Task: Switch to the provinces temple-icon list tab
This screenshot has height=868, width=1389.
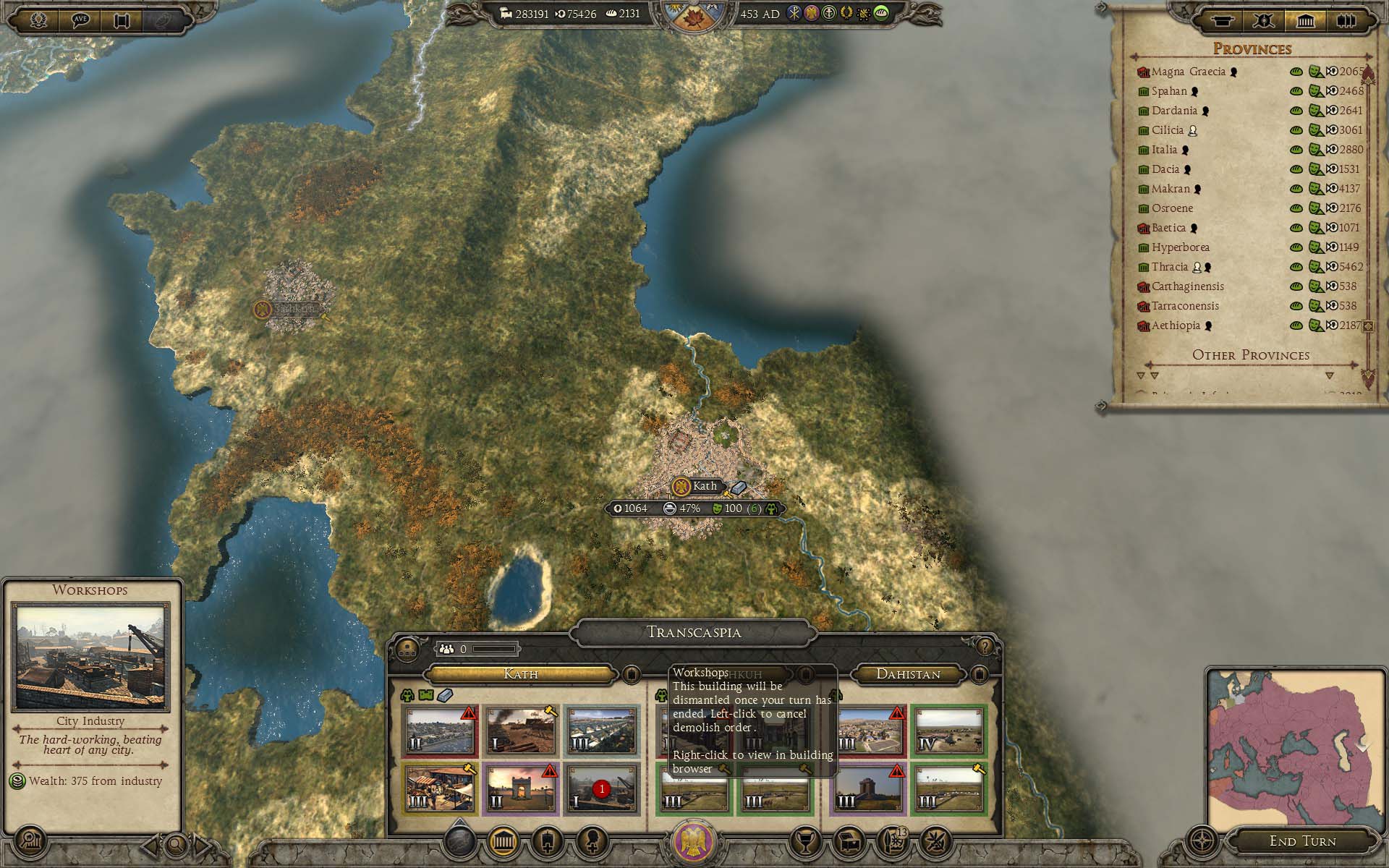Action: [x=1305, y=21]
